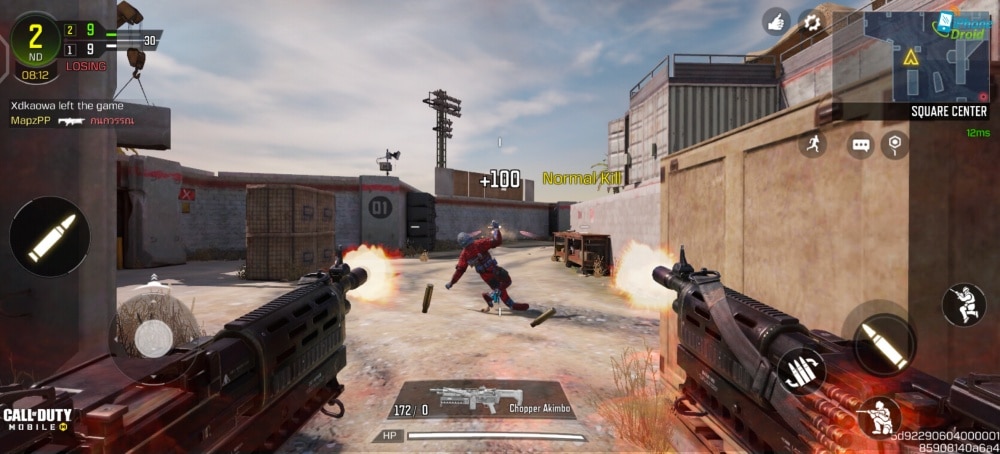Toggle the running man sprint icon
This screenshot has width=1000, height=454.
[x=813, y=144]
